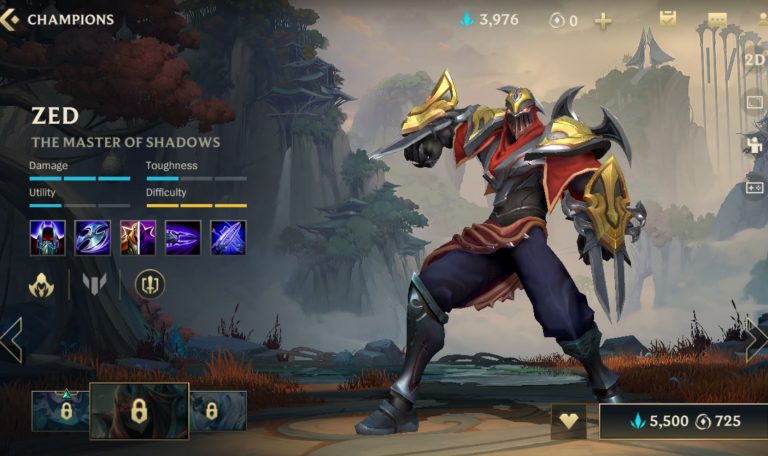
Task: Open the gamepad icon on the right edge
Action: tap(755, 187)
